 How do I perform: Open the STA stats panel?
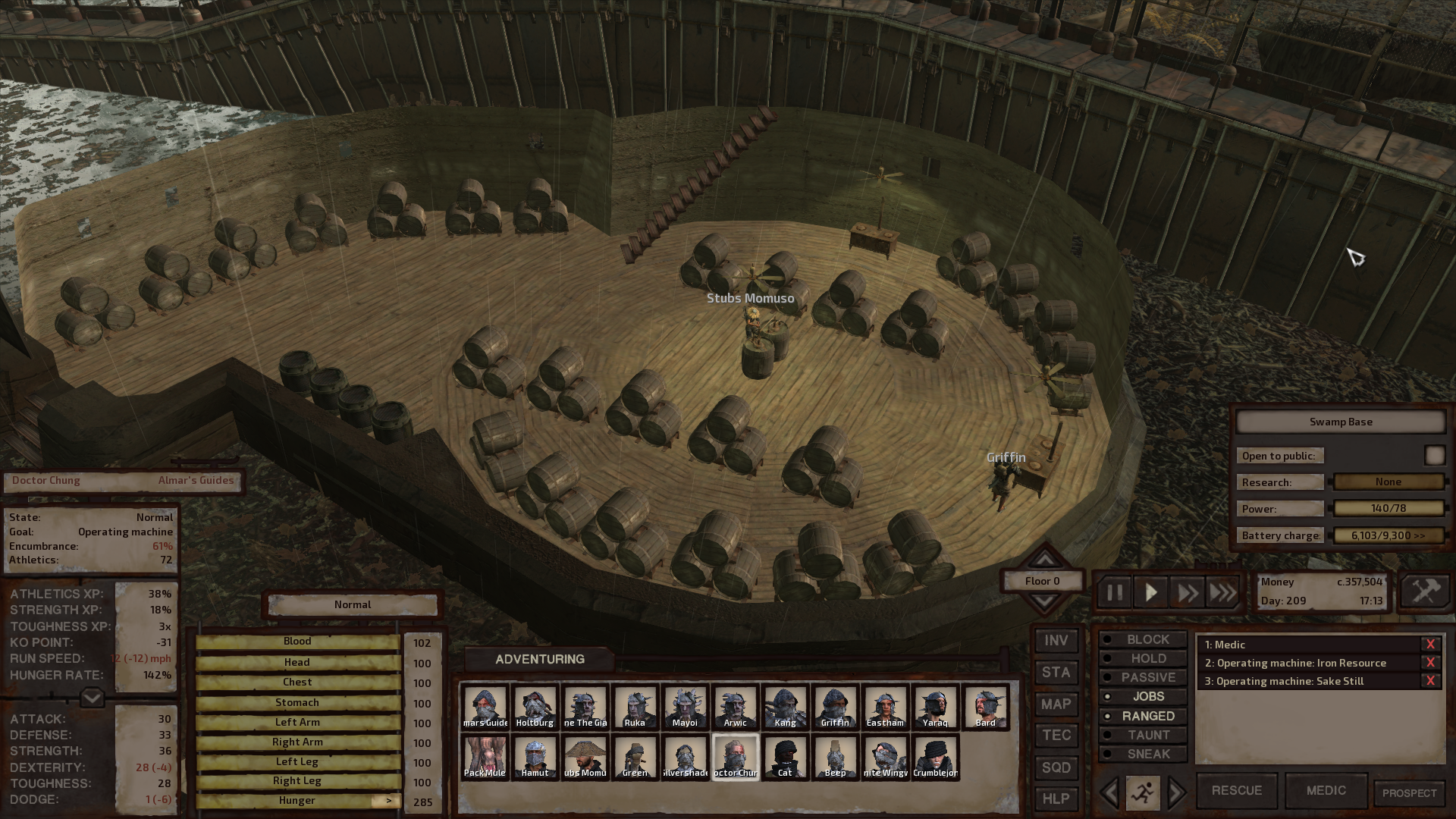[1056, 673]
